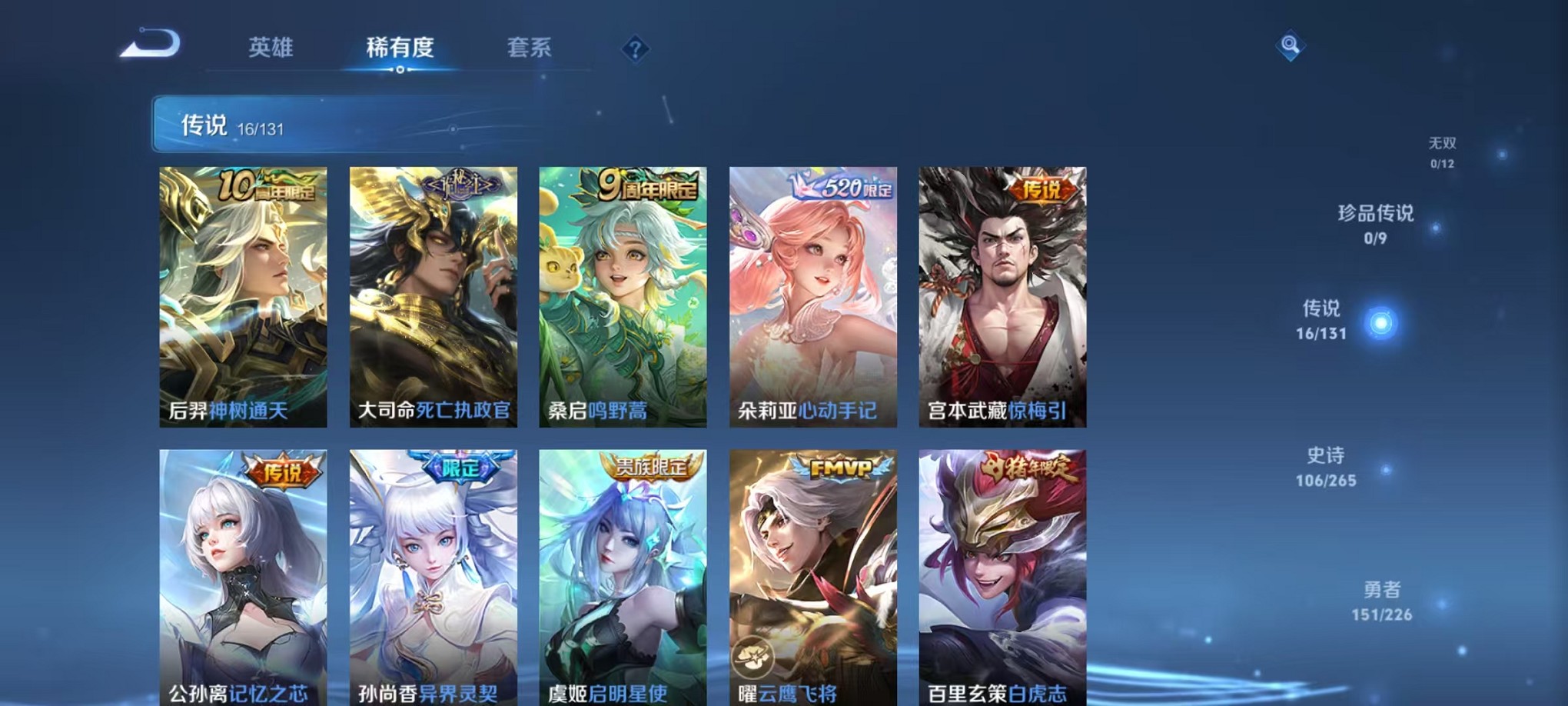
Task: Switch to the 英雄 tab
Action: [273, 48]
